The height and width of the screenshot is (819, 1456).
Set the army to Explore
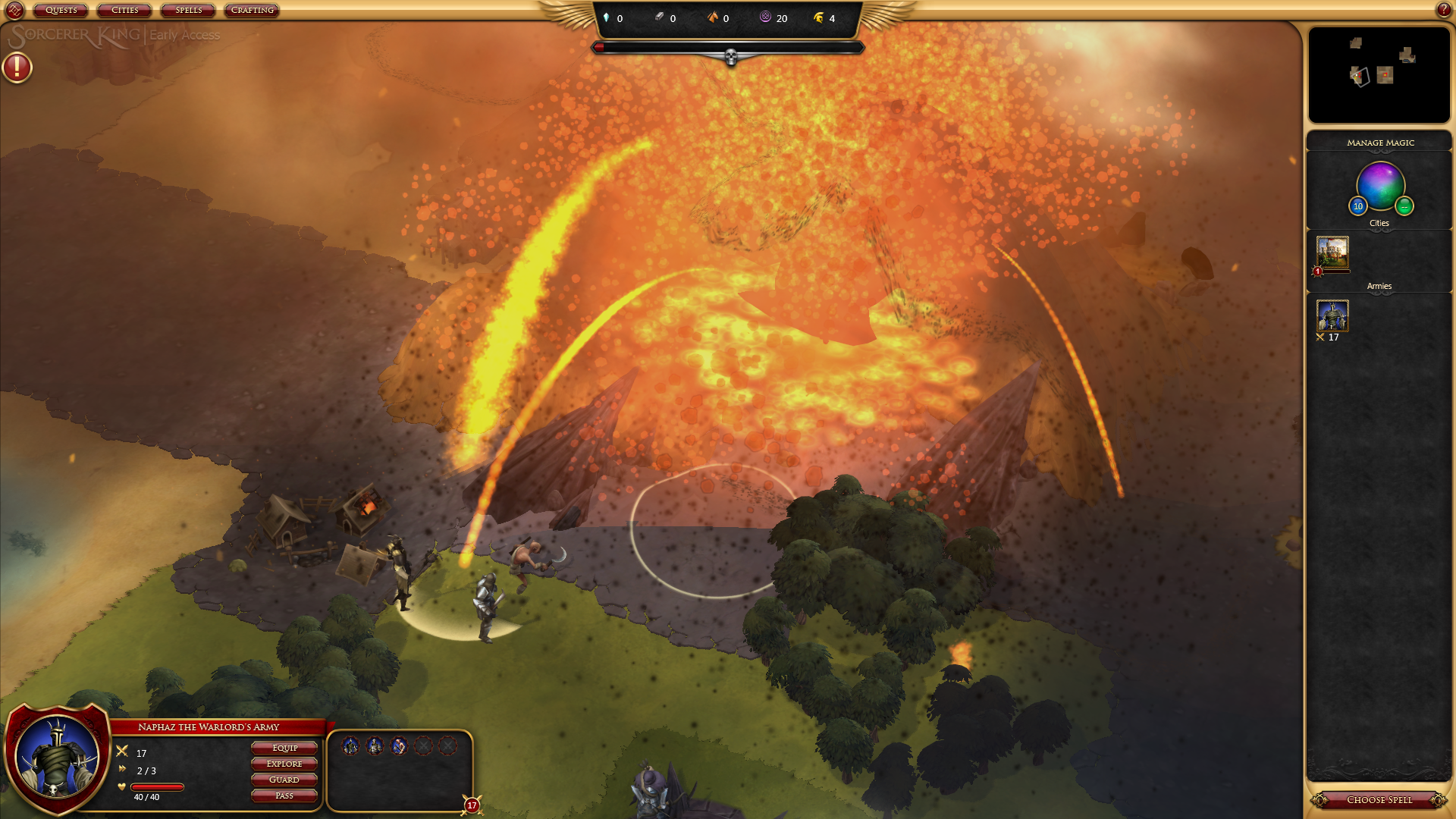(x=284, y=764)
